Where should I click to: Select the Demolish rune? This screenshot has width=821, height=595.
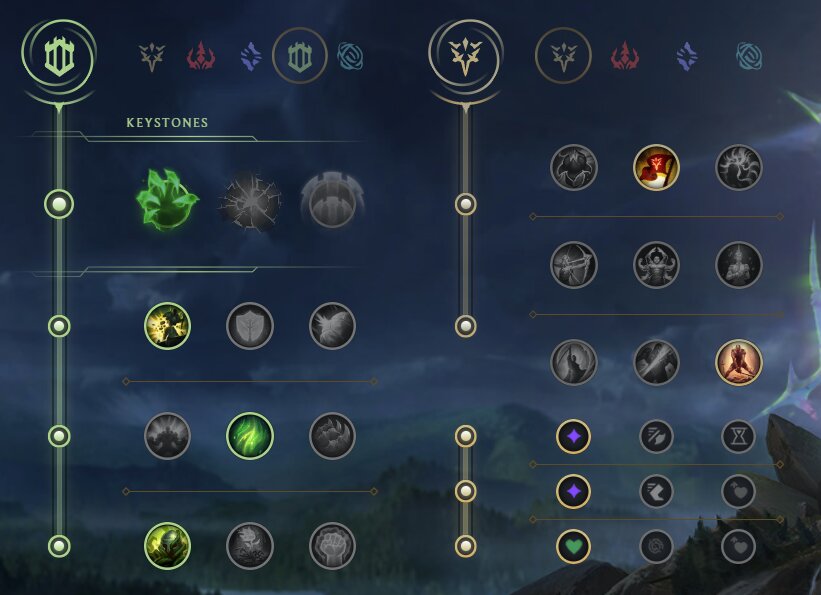point(167,326)
